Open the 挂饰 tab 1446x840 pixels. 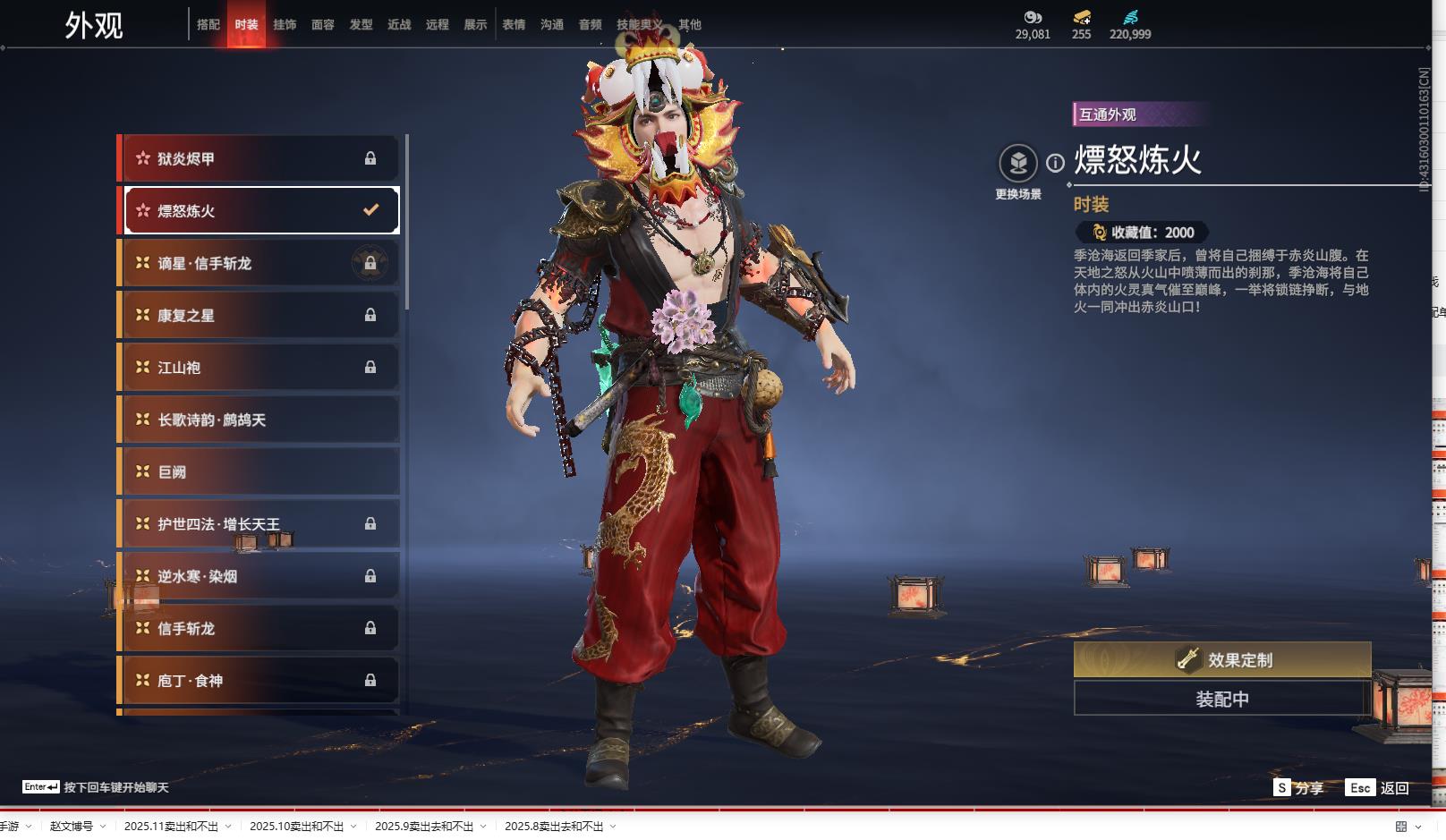point(285,25)
